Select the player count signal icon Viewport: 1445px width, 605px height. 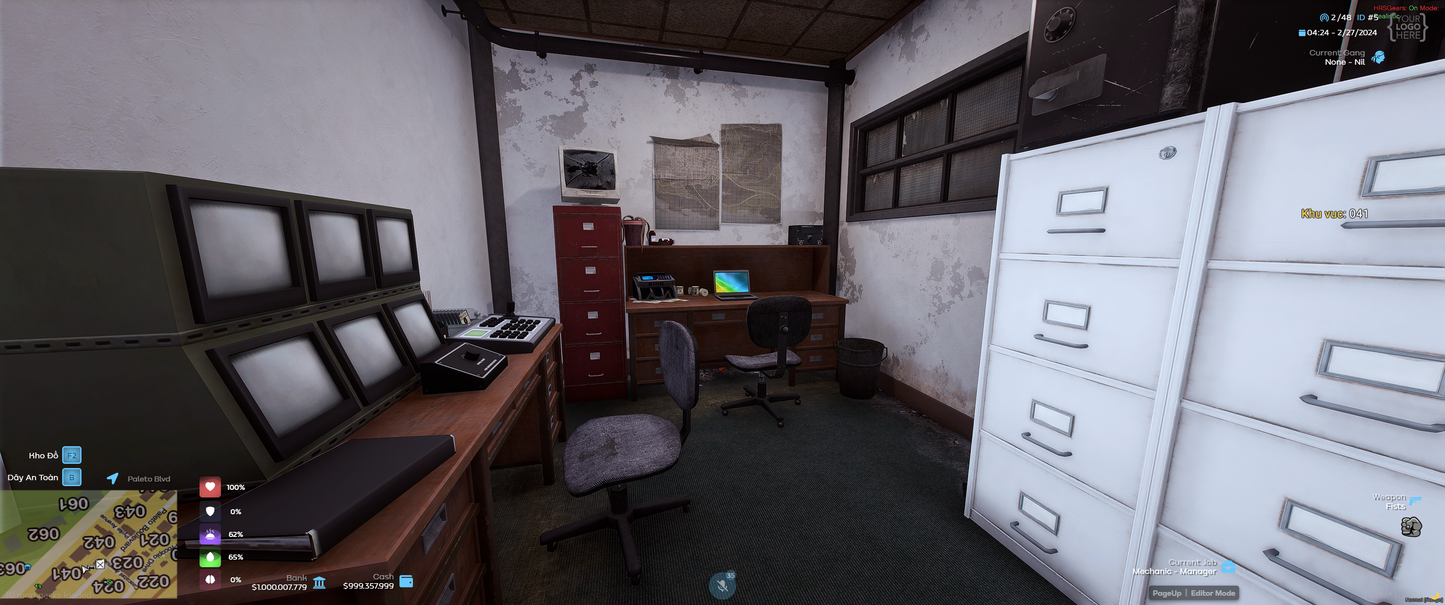point(1324,18)
